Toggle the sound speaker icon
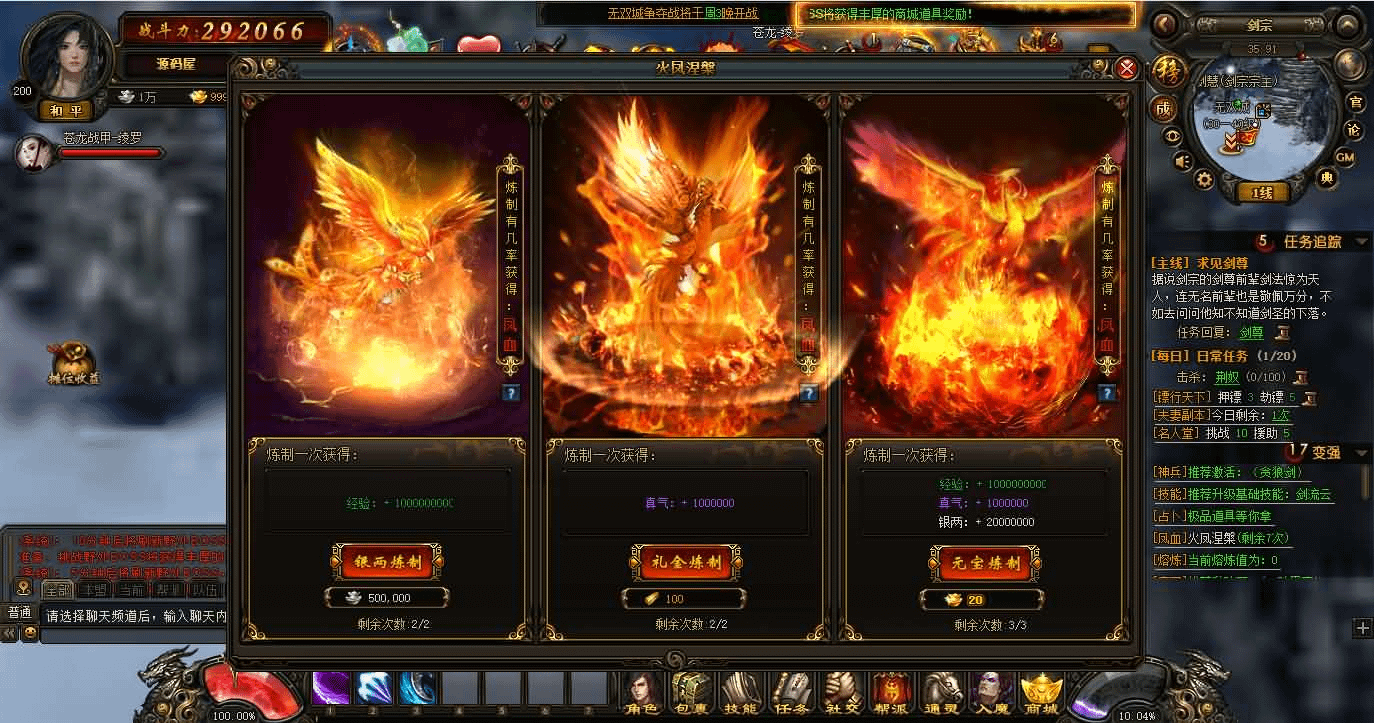This screenshot has width=1374, height=723. (1182, 161)
